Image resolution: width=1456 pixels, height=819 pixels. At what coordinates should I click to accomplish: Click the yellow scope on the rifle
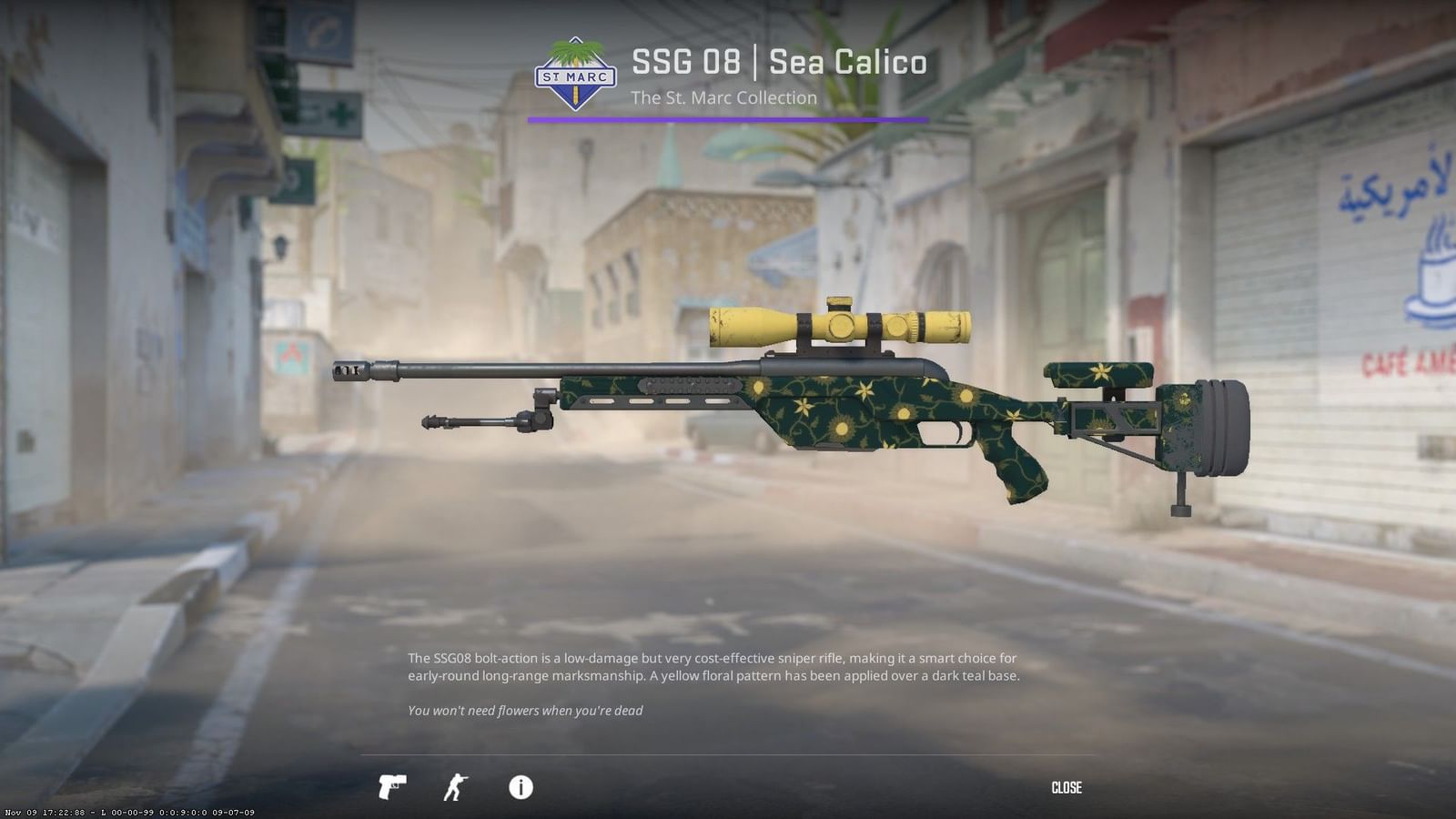(837, 326)
